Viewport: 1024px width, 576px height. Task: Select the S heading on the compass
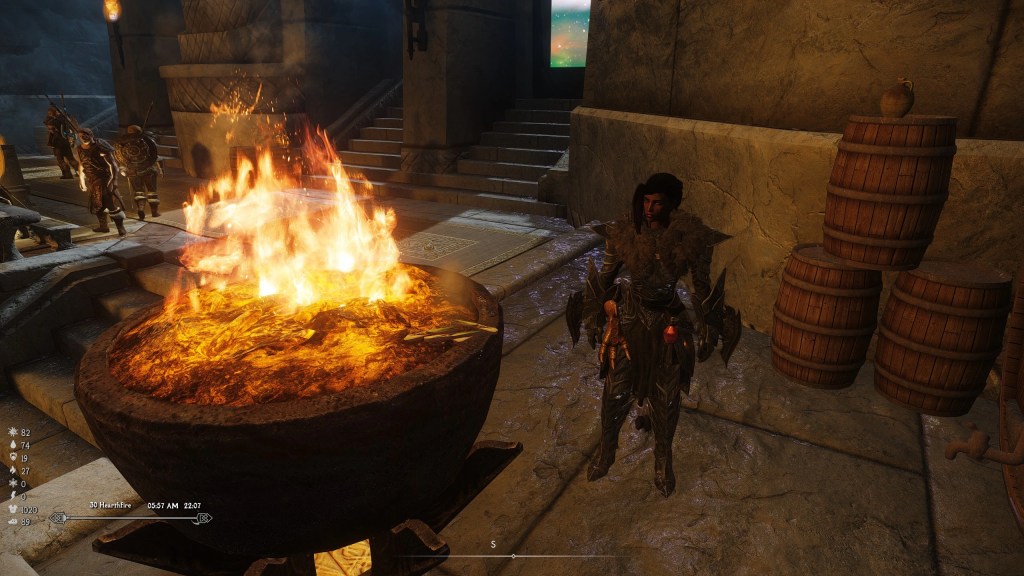point(493,544)
